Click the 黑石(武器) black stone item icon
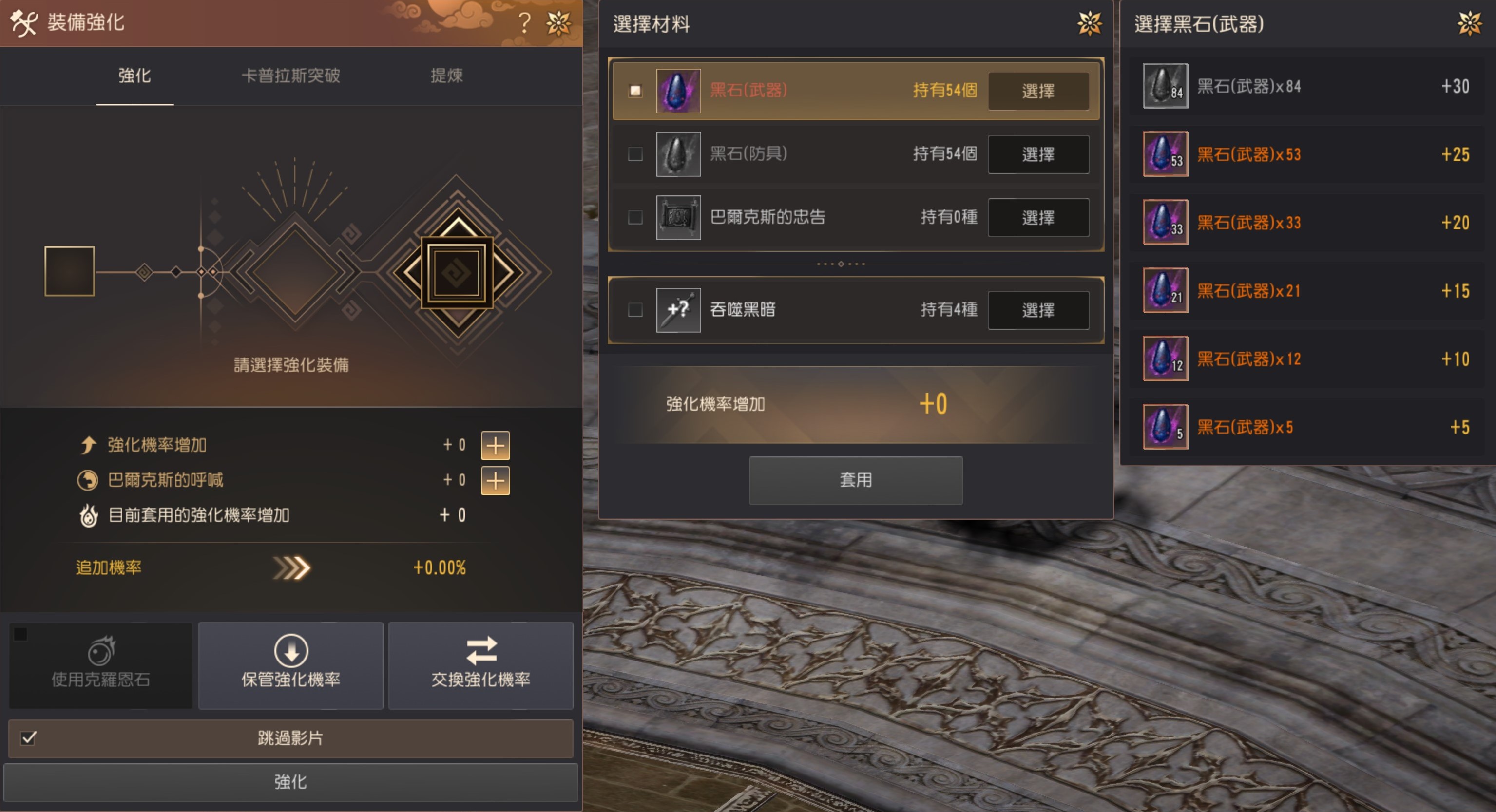This screenshot has width=1496, height=812. pos(678,90)
